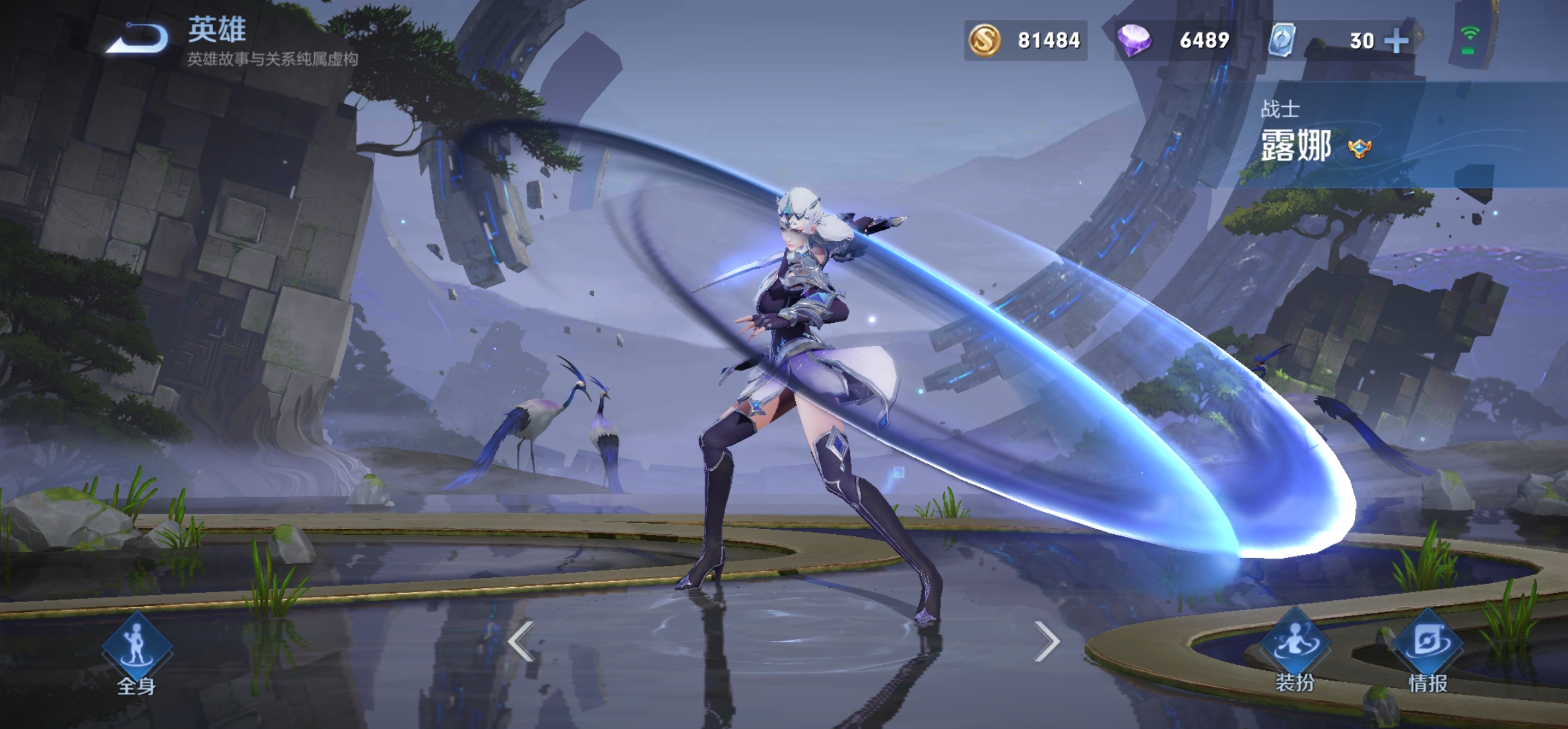Open the 装扮 outfit menu

pyautogui.click(x=1294, y=651)
